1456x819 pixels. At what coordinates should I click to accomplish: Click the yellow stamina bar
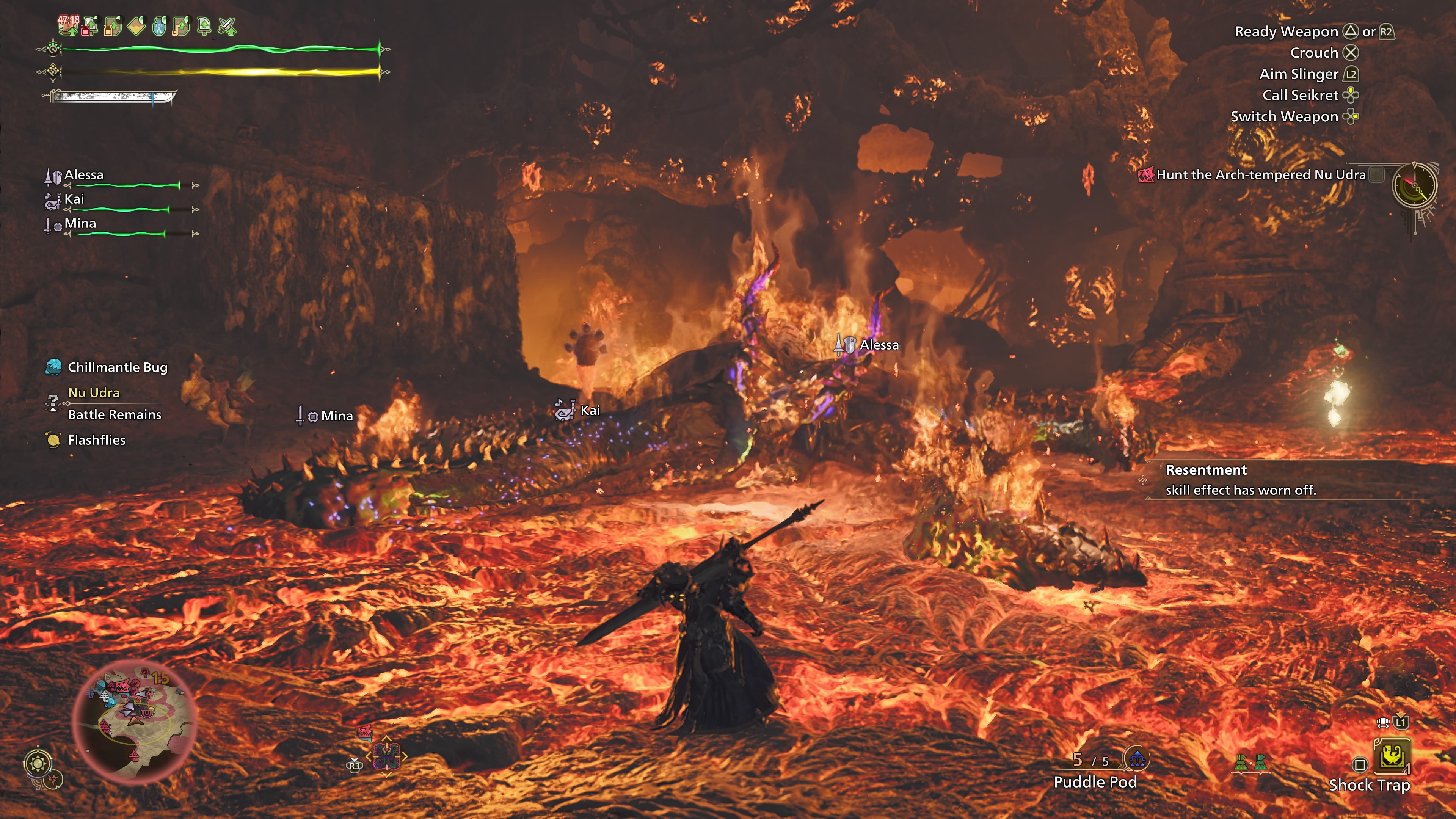pyautogui.click(x=220, y=72)
